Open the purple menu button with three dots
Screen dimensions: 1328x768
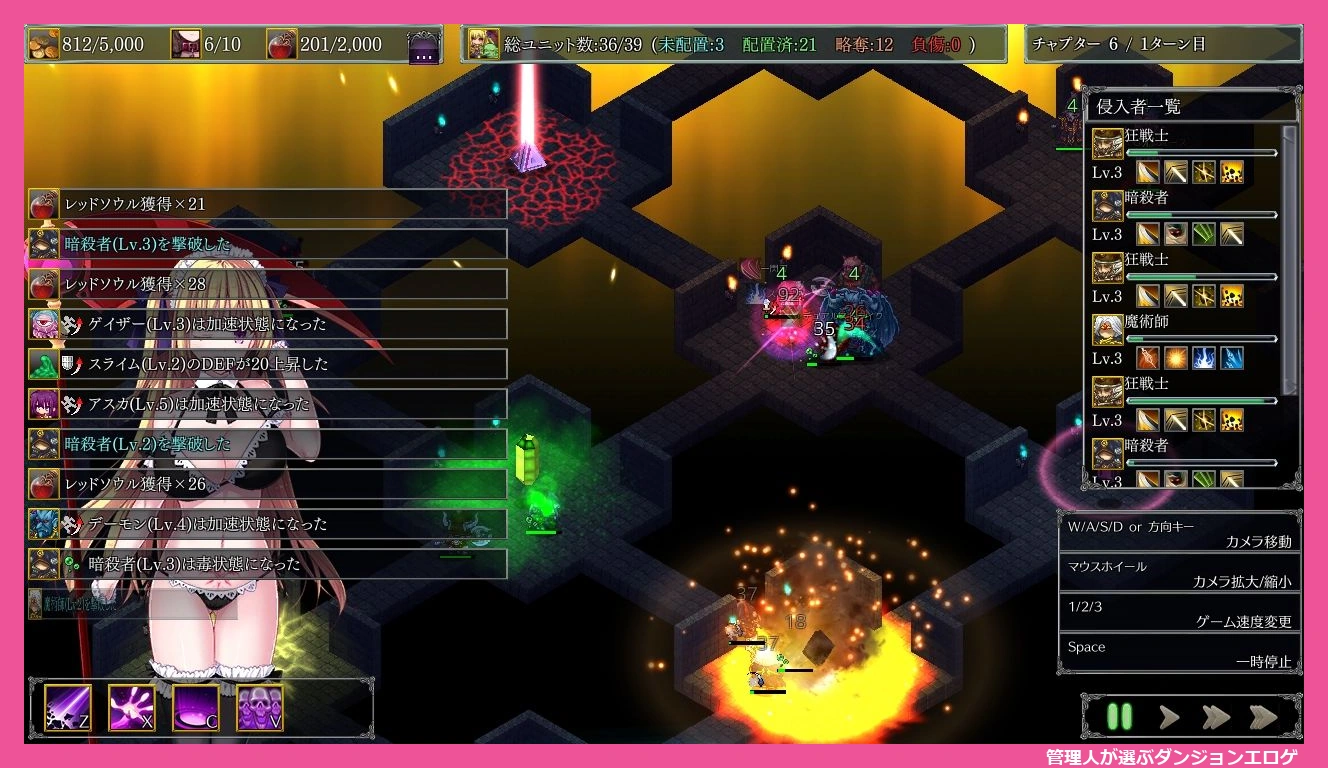click(423, 46)
